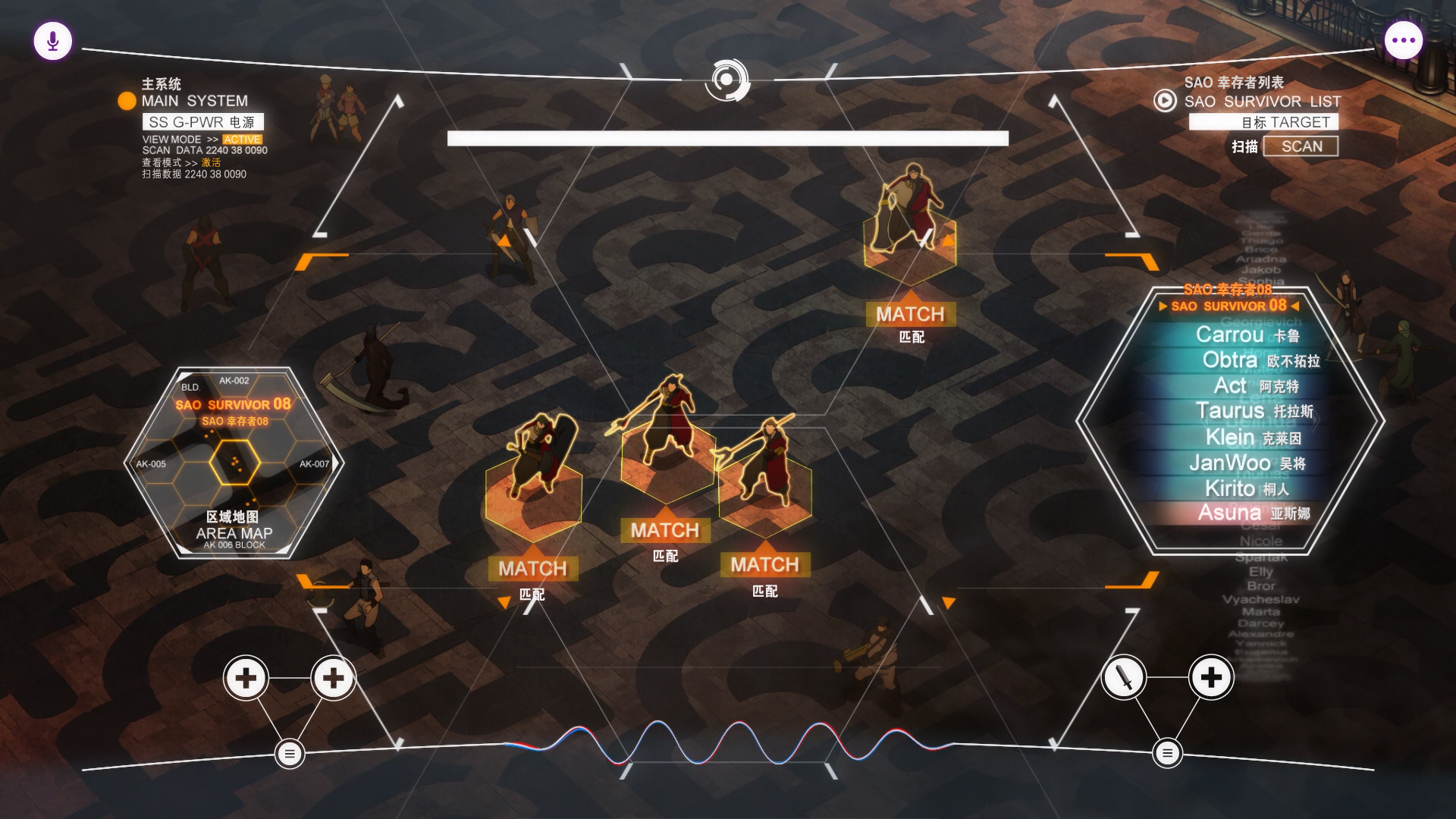Click the circular scanner icon at top
1456x819 pixels.
[x=726, y=80]
